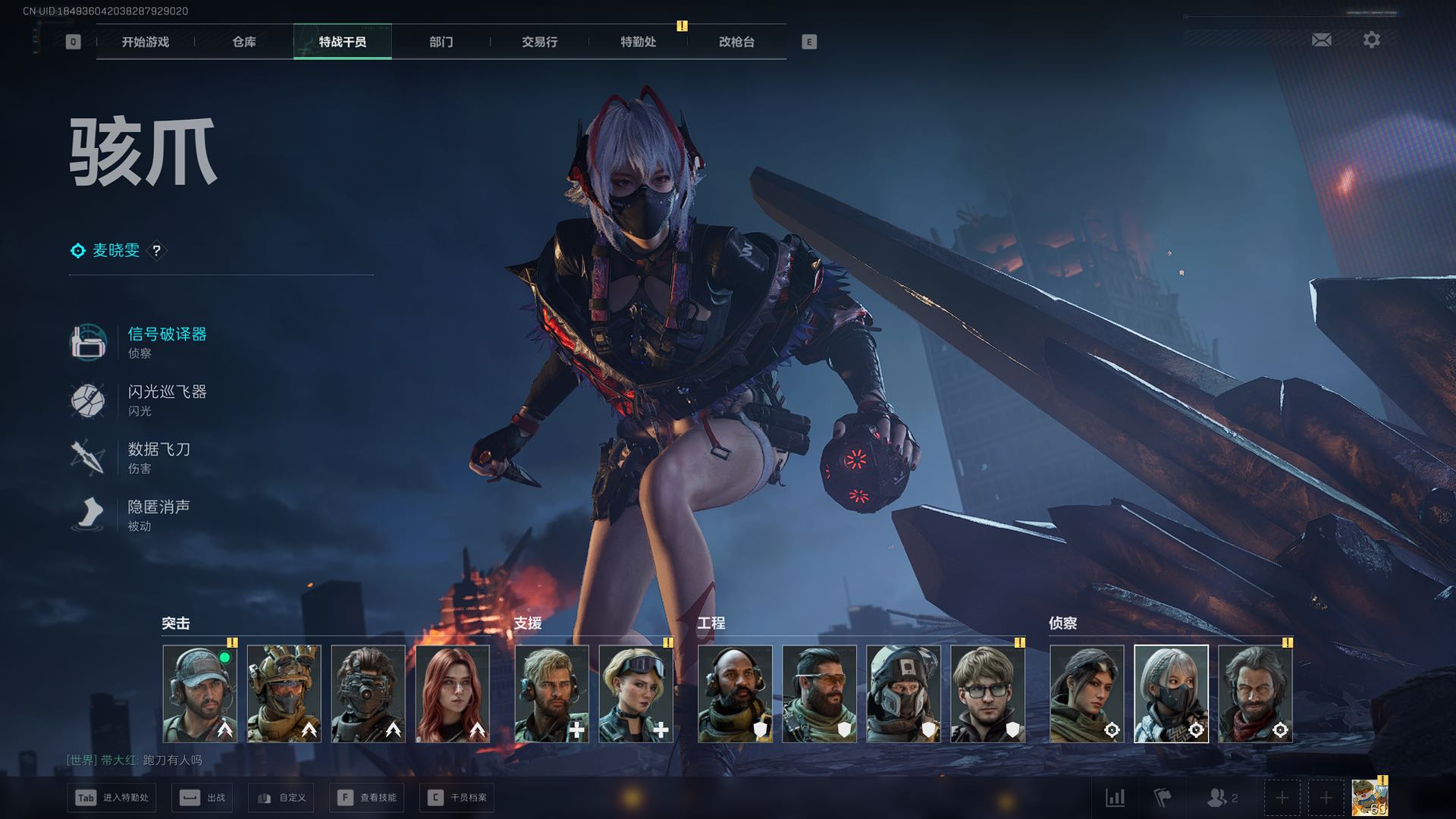Select the 闪光巡飞器 skill

[x=167, y=392]
